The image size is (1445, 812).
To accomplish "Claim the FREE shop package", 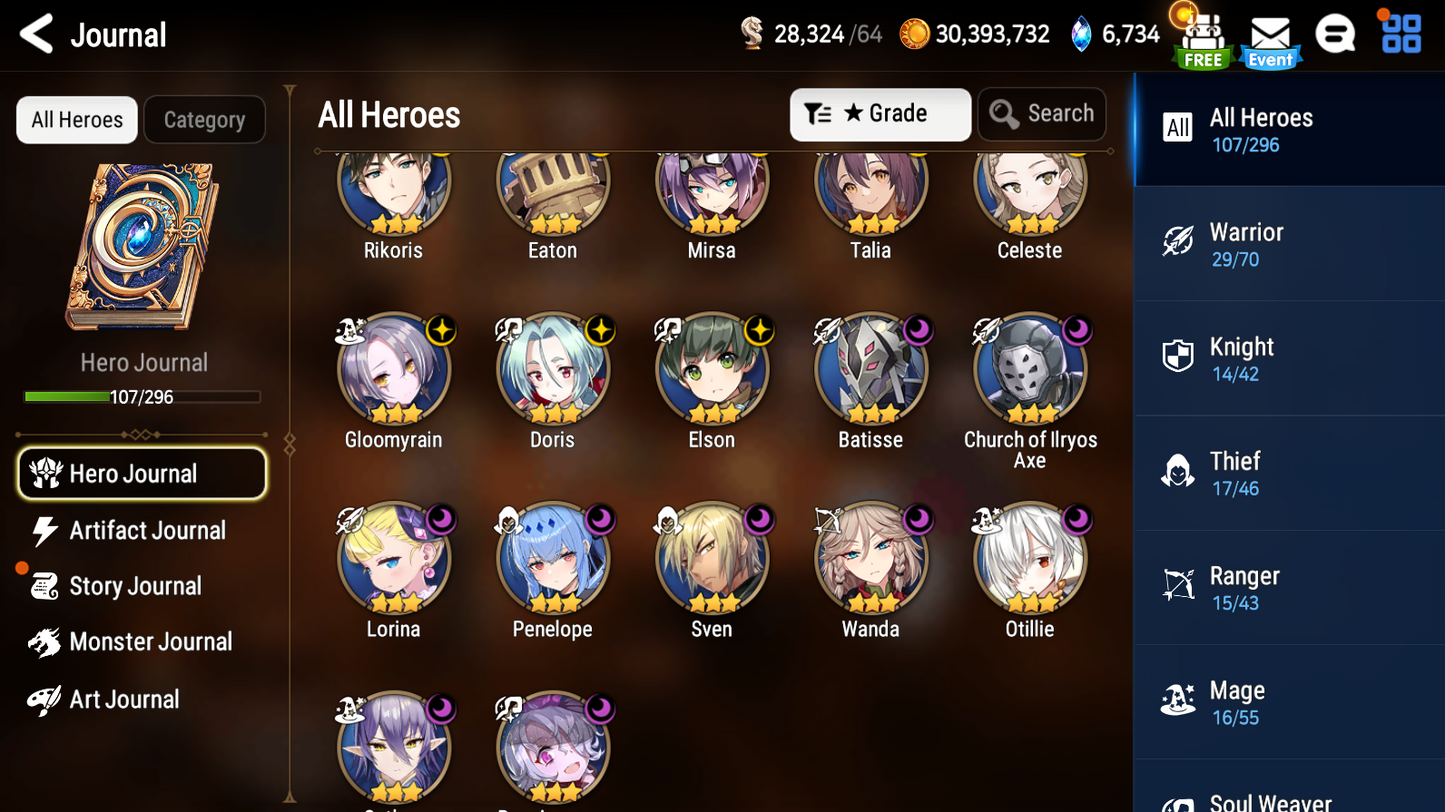I will pos(1201,35).
